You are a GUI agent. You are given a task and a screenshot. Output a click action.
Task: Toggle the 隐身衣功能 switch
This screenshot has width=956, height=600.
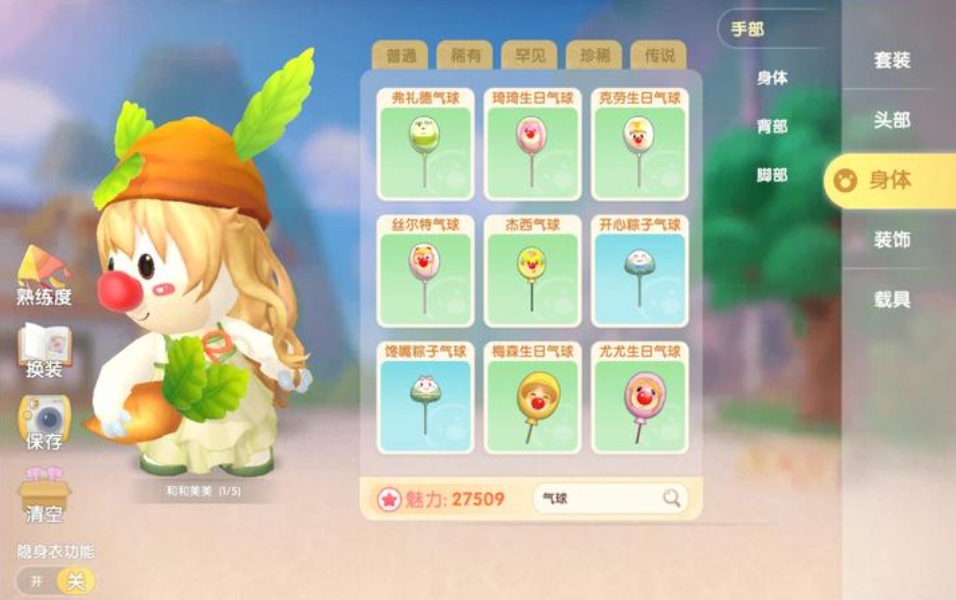tap(56, 581)
